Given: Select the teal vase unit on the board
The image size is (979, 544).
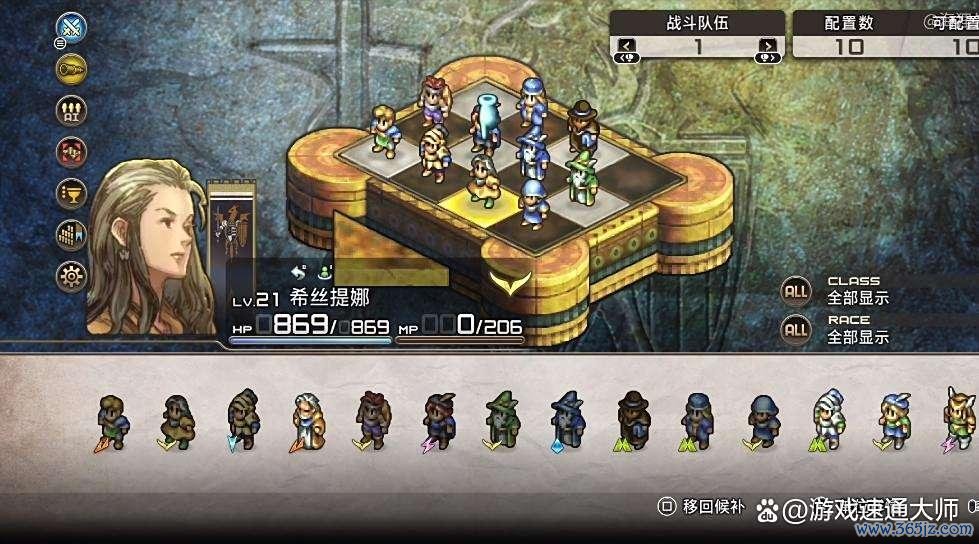Looking at the screenshot, I should pos(485,118).
